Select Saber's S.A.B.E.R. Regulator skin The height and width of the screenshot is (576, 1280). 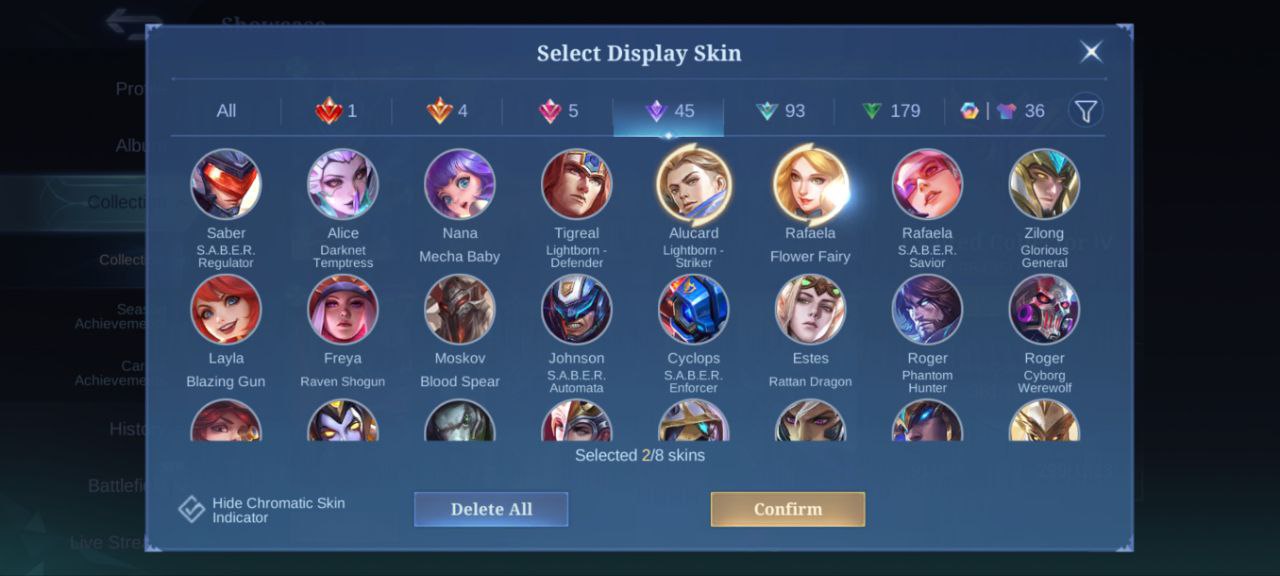point(226,185)
